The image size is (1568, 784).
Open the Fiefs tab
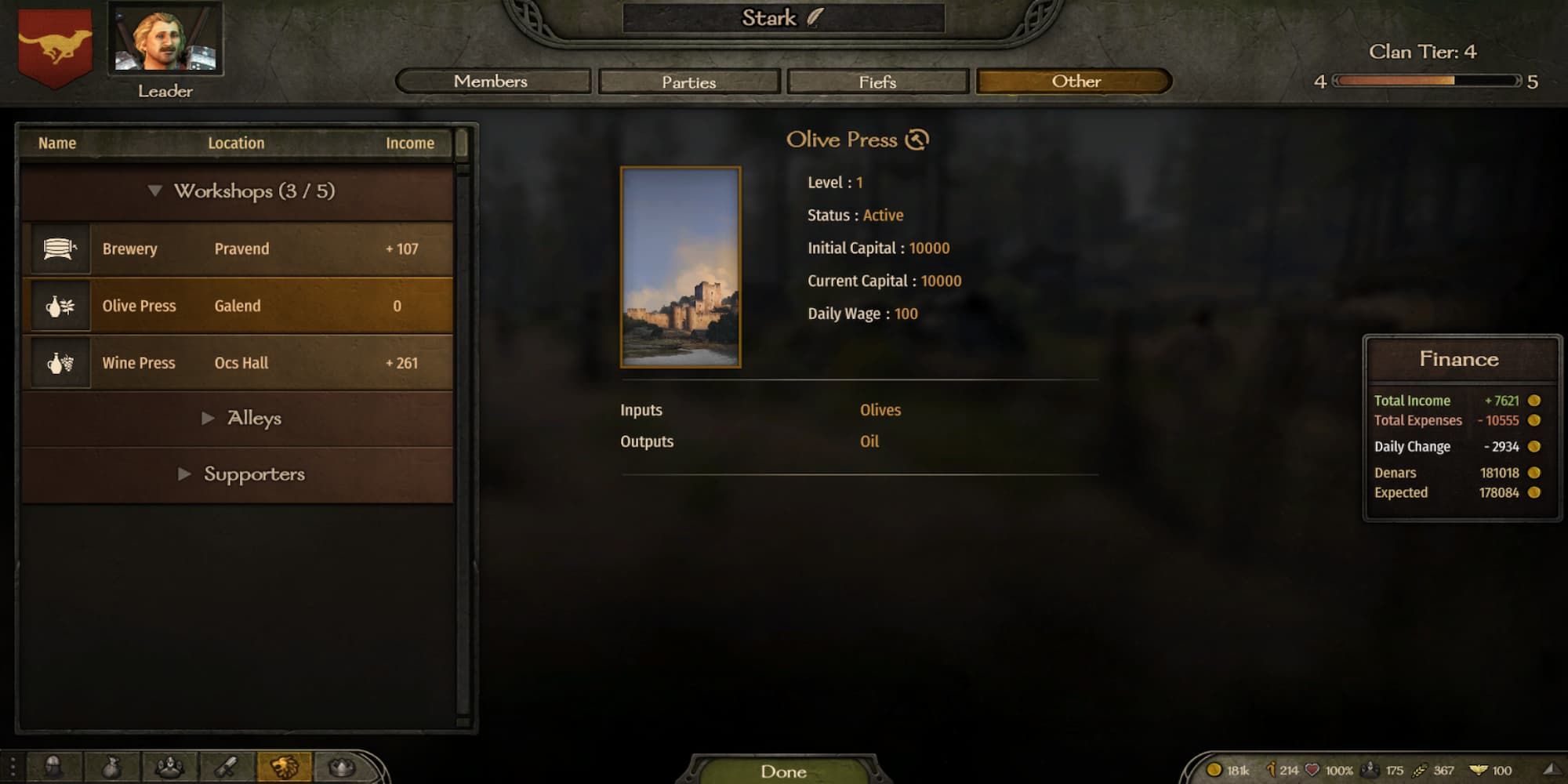point(877,82)
